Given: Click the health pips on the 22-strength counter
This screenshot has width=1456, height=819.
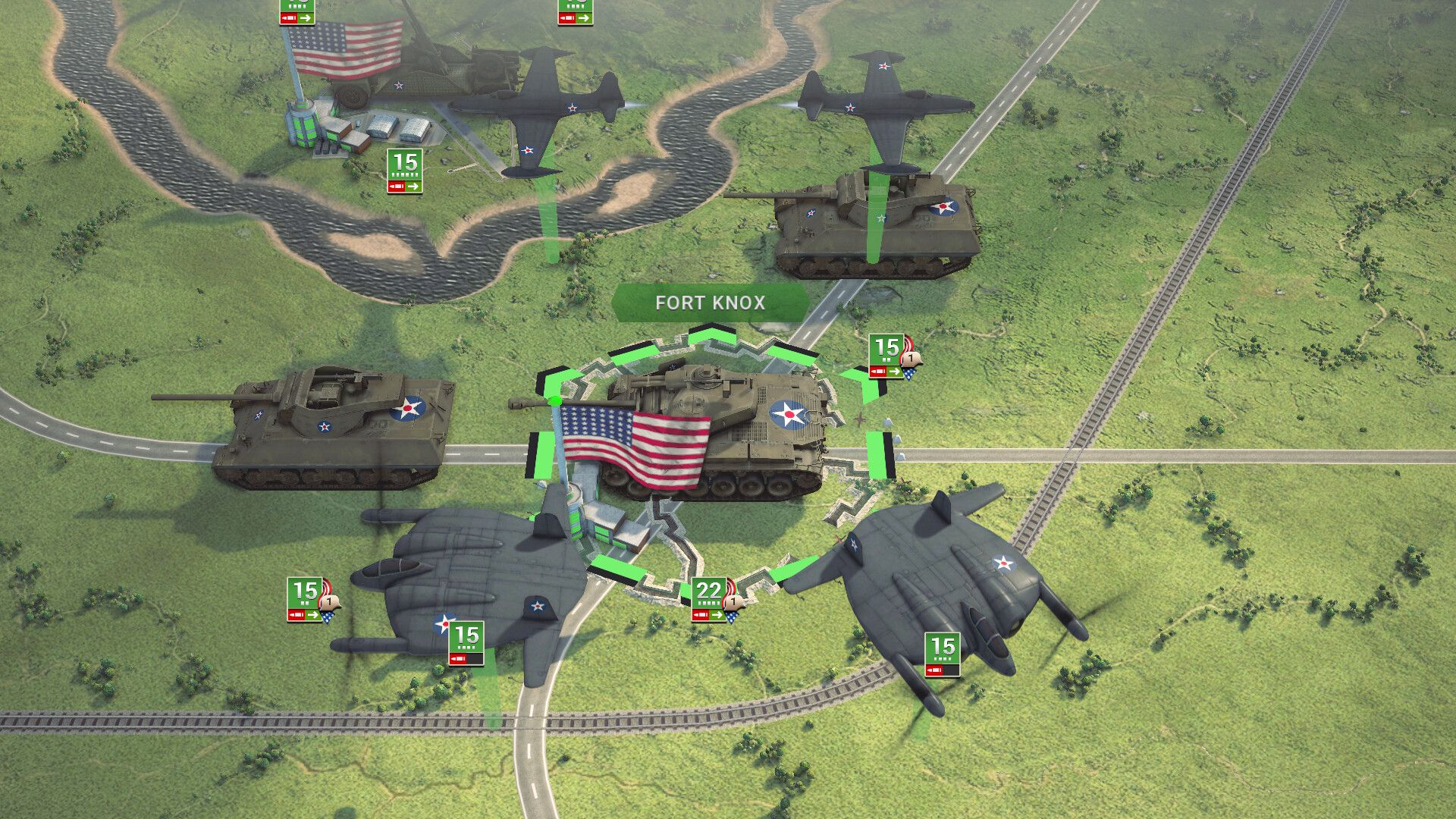Looking at the screenshot, I should (708, 603).
